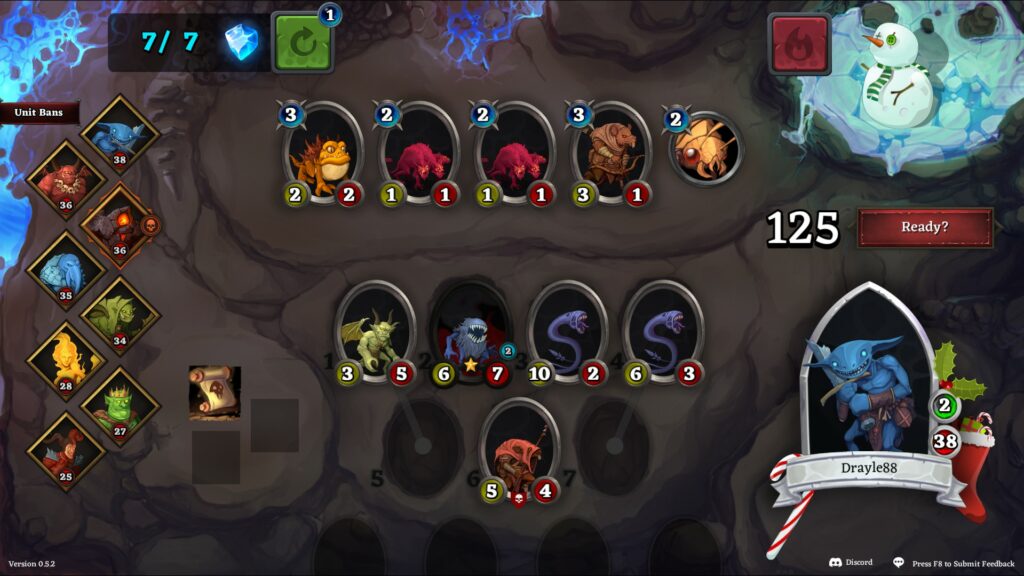
Task: Select the flame elemental opponent with 28 health
Action: point(66,360)
